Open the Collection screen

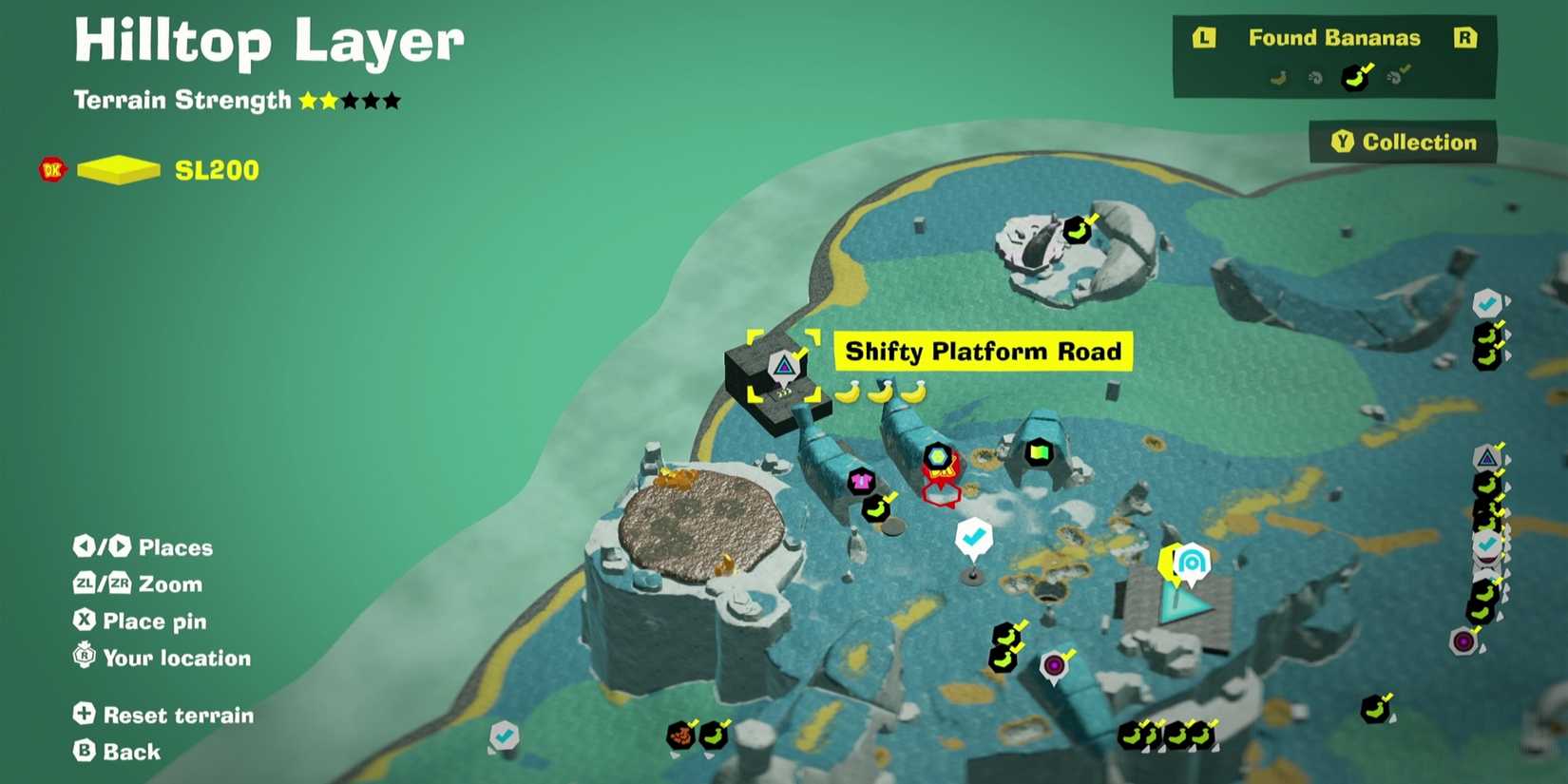tap(1404, 142)
